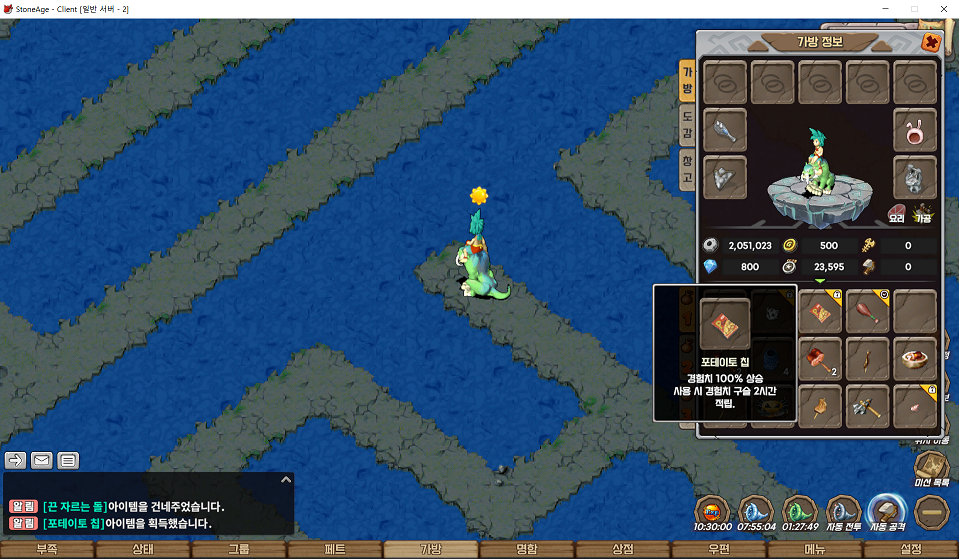This screenshot has width=959, height=559.
Task: Close the 가방 정보 bag window
Action: click(x=930, y=43)
